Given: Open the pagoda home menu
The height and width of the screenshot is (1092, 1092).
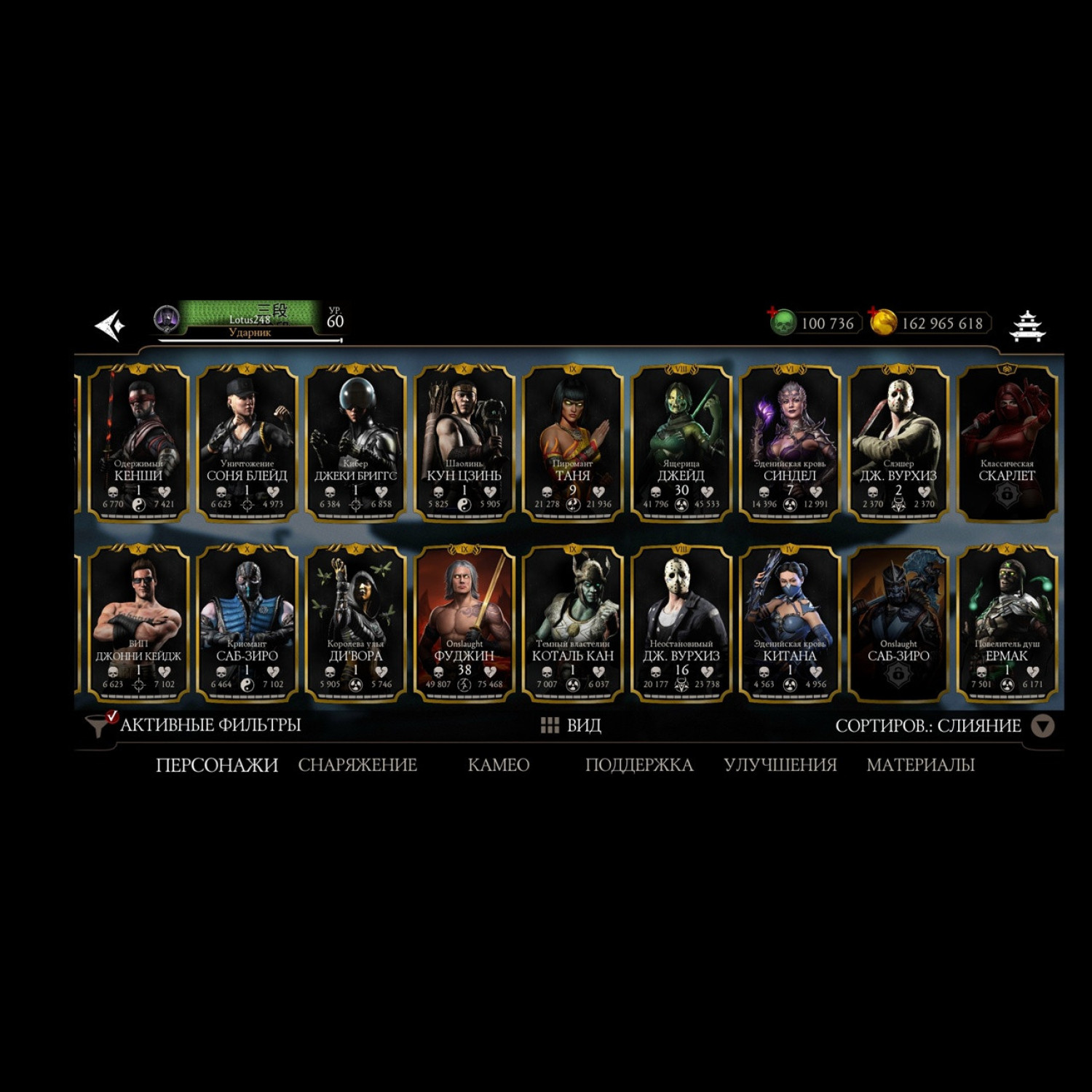Looking at the screenshot, I should tap(1027, 325).
